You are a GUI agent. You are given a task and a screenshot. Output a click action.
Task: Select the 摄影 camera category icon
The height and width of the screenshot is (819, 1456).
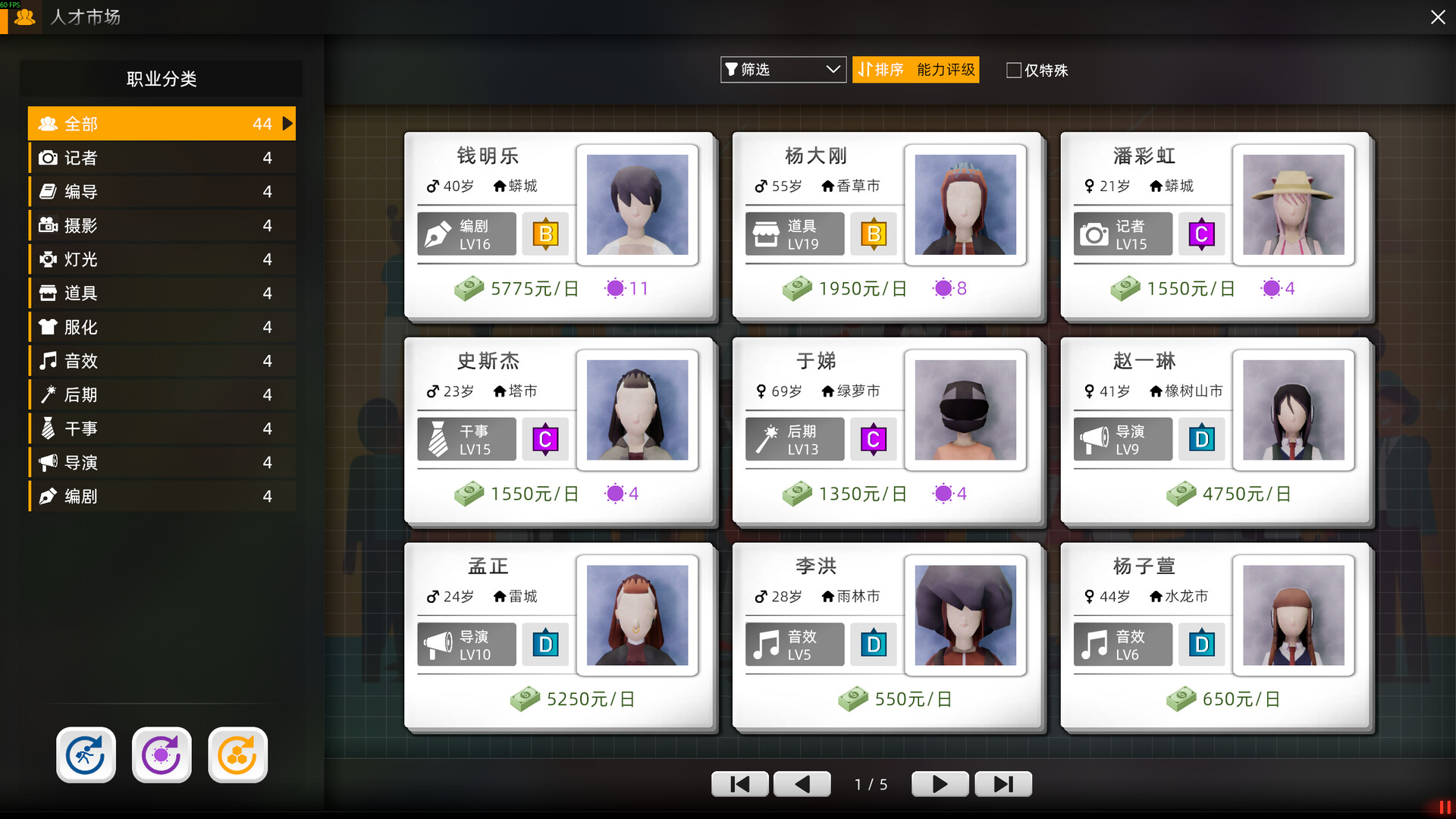click(x=47, y=225)
